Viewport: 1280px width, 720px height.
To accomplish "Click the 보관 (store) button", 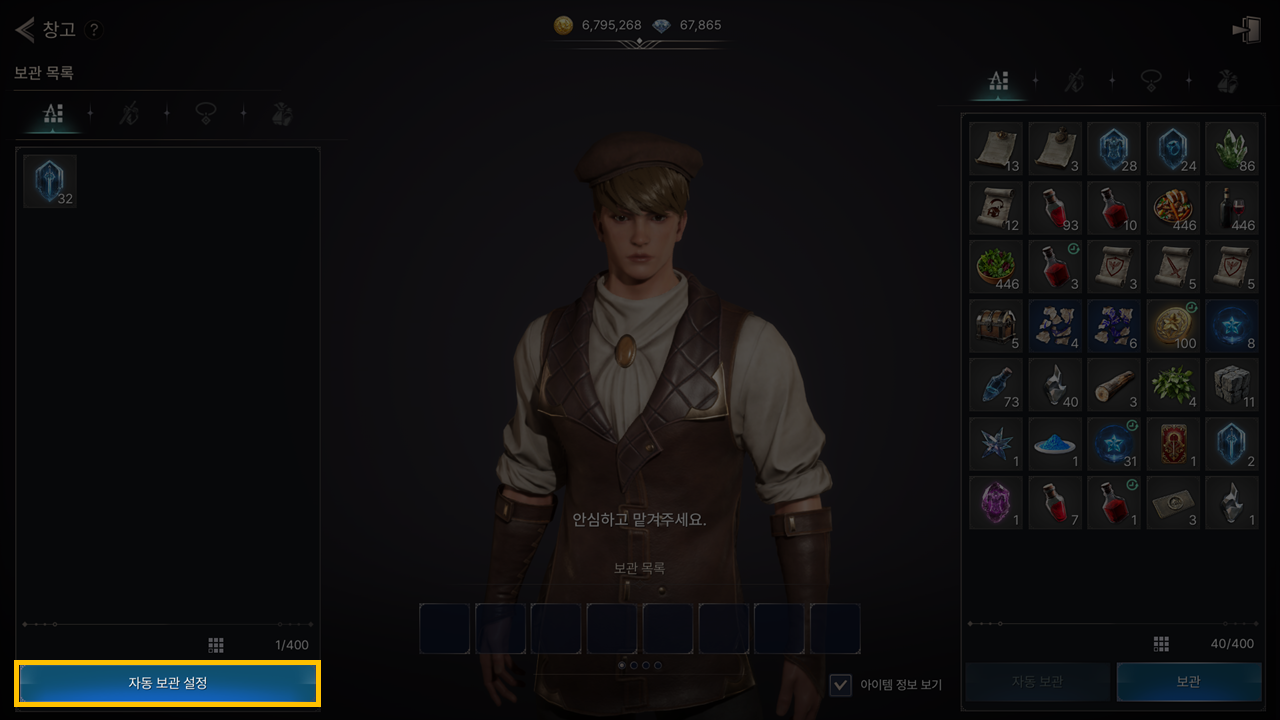I will pos(1188,682).
